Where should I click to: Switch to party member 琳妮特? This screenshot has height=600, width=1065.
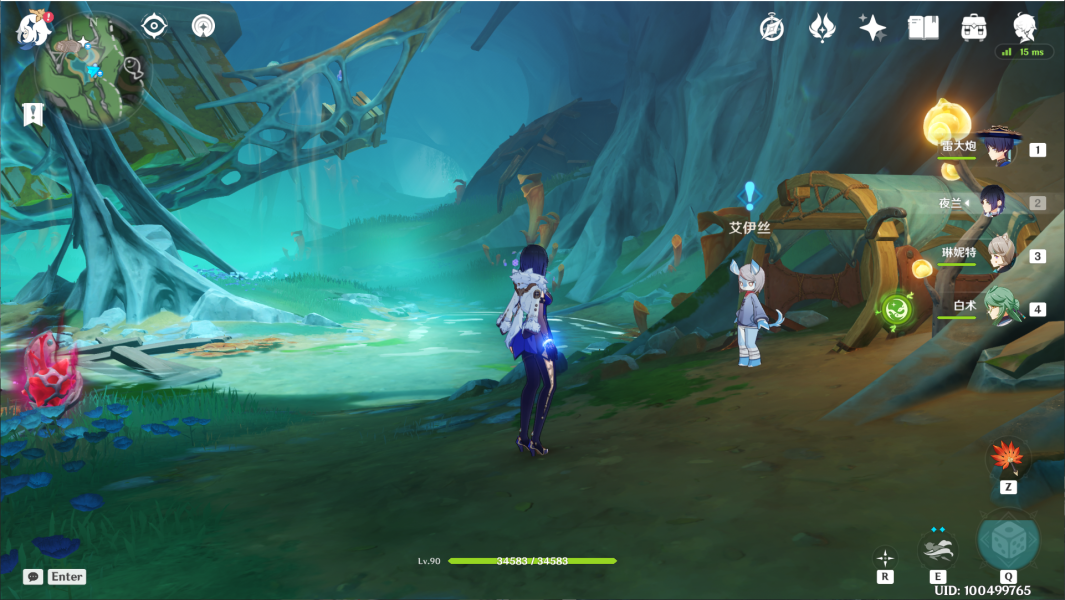tap(999, 255)
